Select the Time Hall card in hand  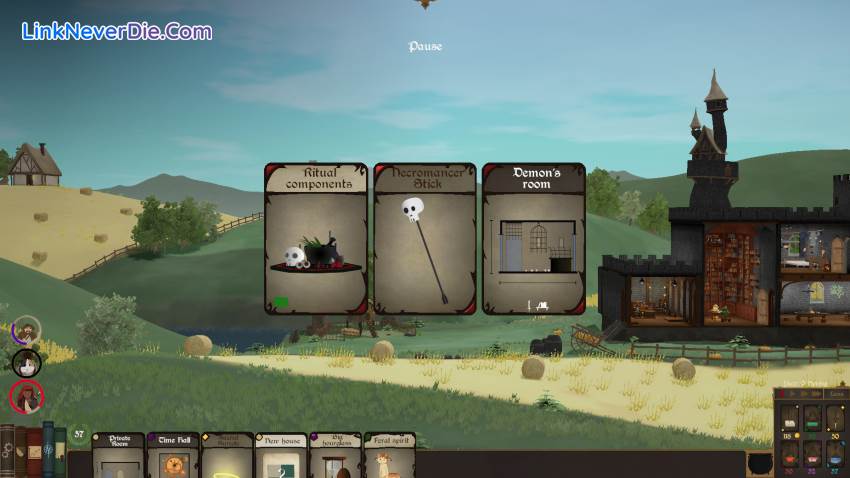pyautogui.click(x=173, y=456)
